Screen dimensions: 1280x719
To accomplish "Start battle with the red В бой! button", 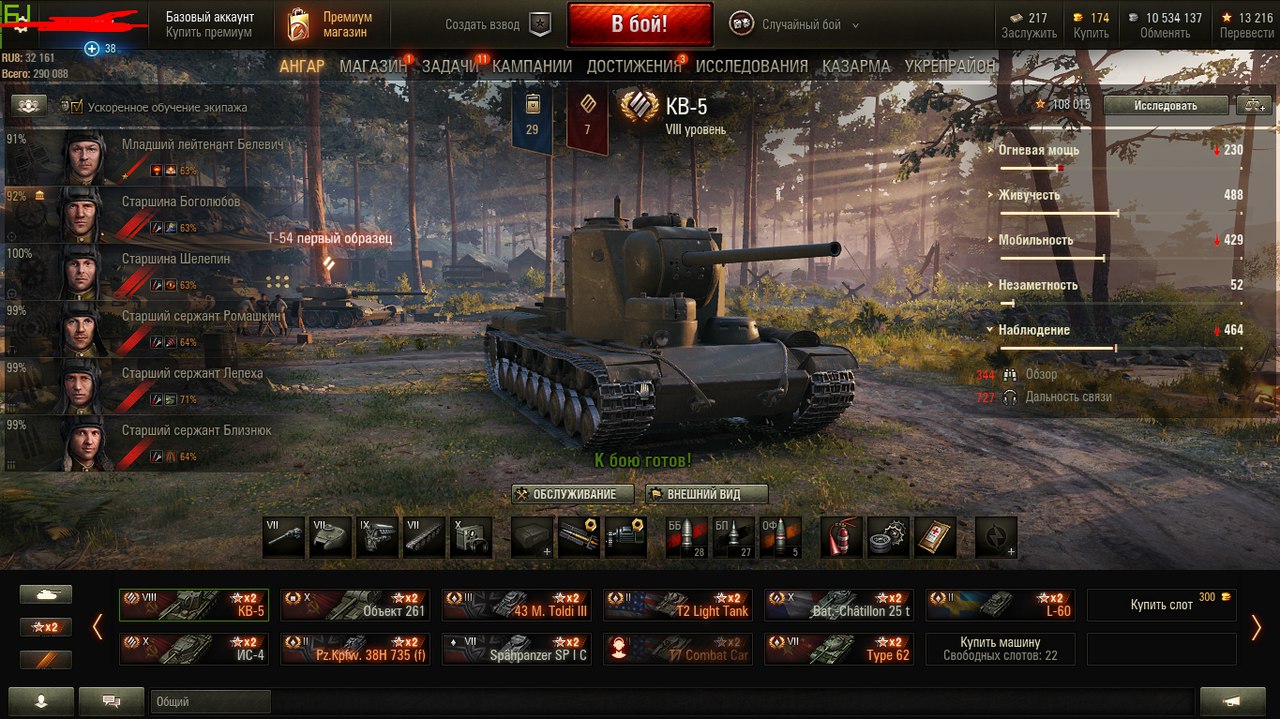I will click(639, 24).
